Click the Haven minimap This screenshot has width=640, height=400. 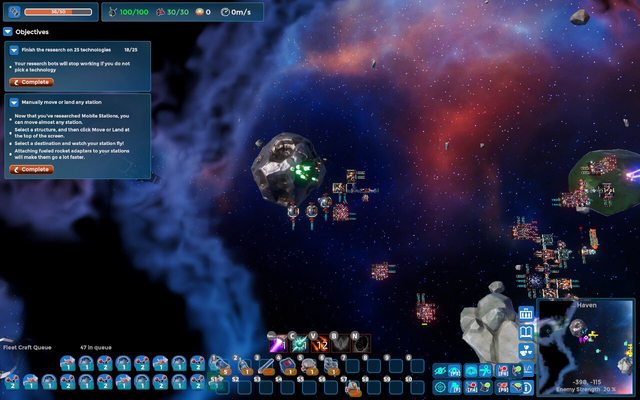585,347
